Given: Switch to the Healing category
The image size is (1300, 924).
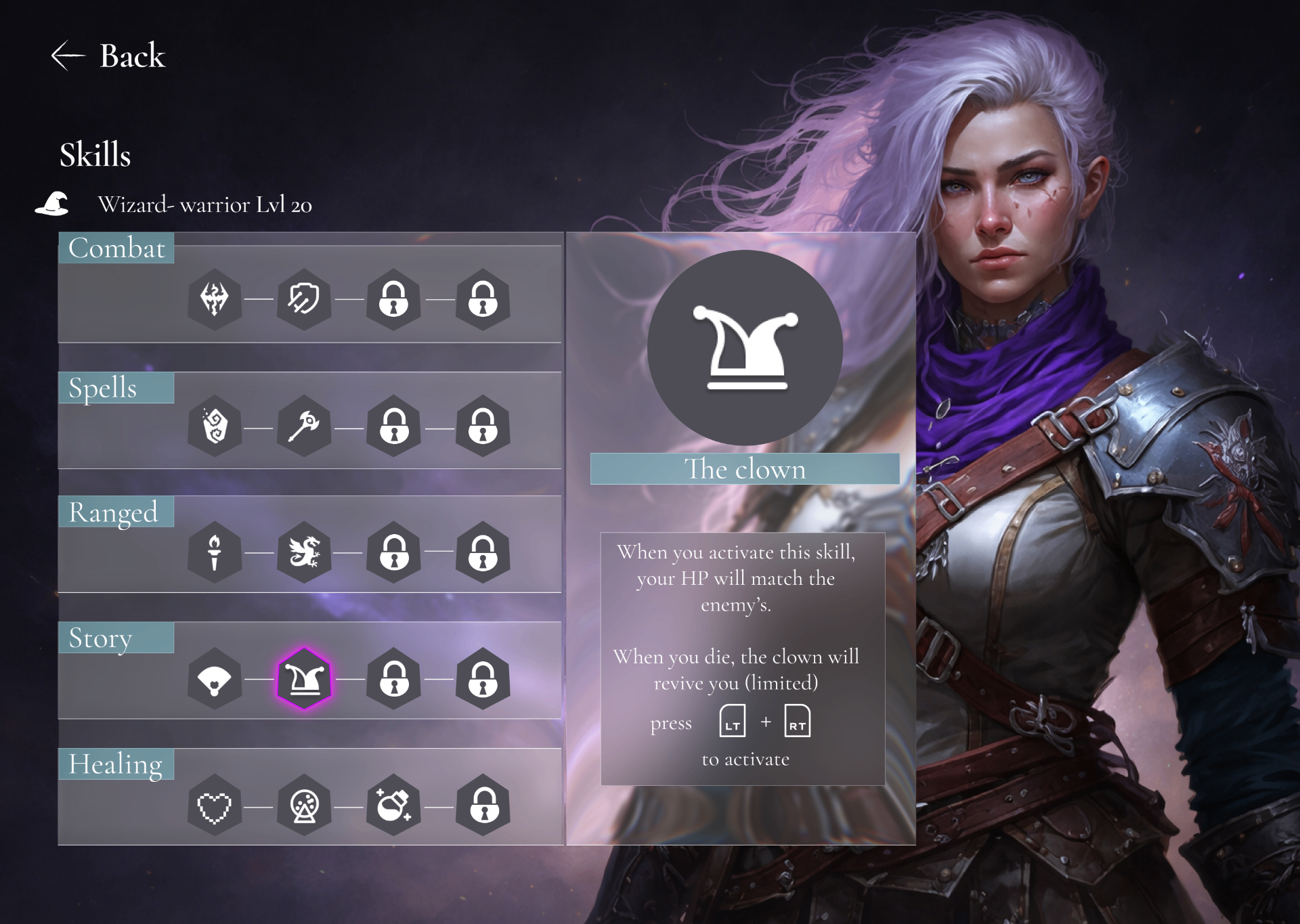Looking at the screenshot, I should [116, 764].
